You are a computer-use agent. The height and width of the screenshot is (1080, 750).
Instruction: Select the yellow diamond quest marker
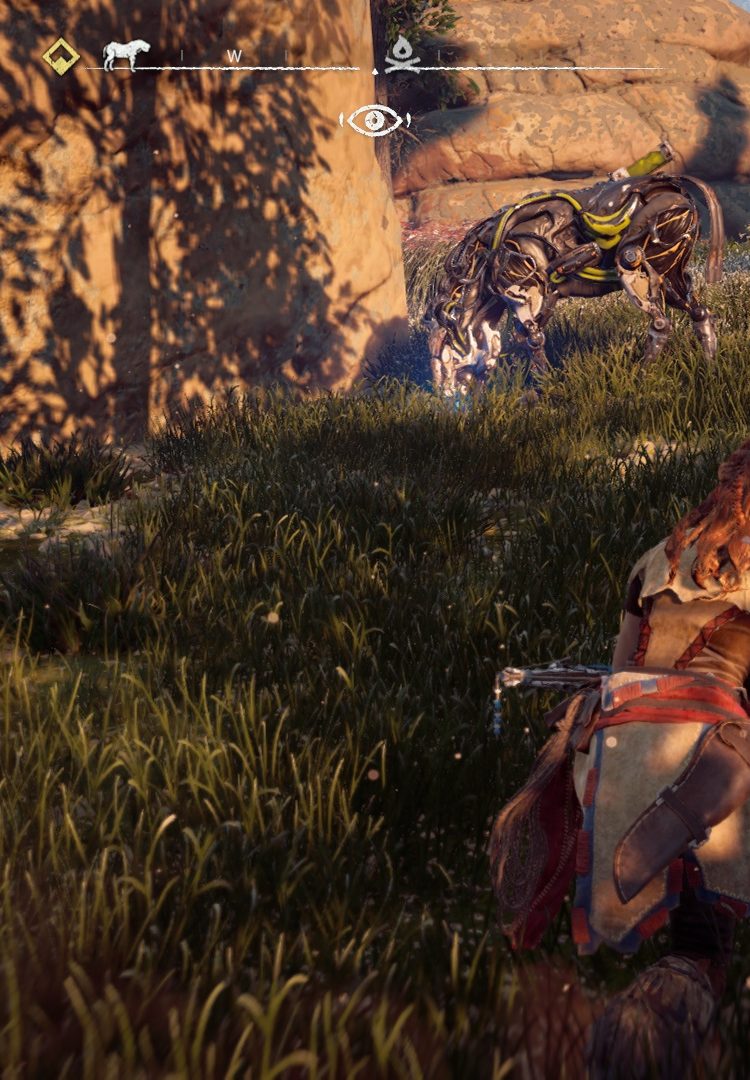pos(61,57)
